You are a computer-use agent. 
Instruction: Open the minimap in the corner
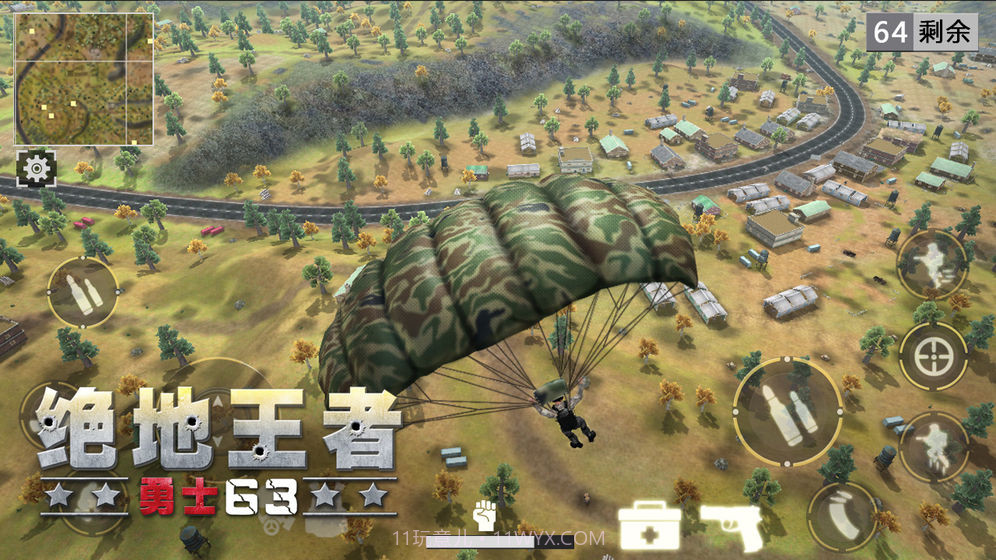[x=83, y=78]
